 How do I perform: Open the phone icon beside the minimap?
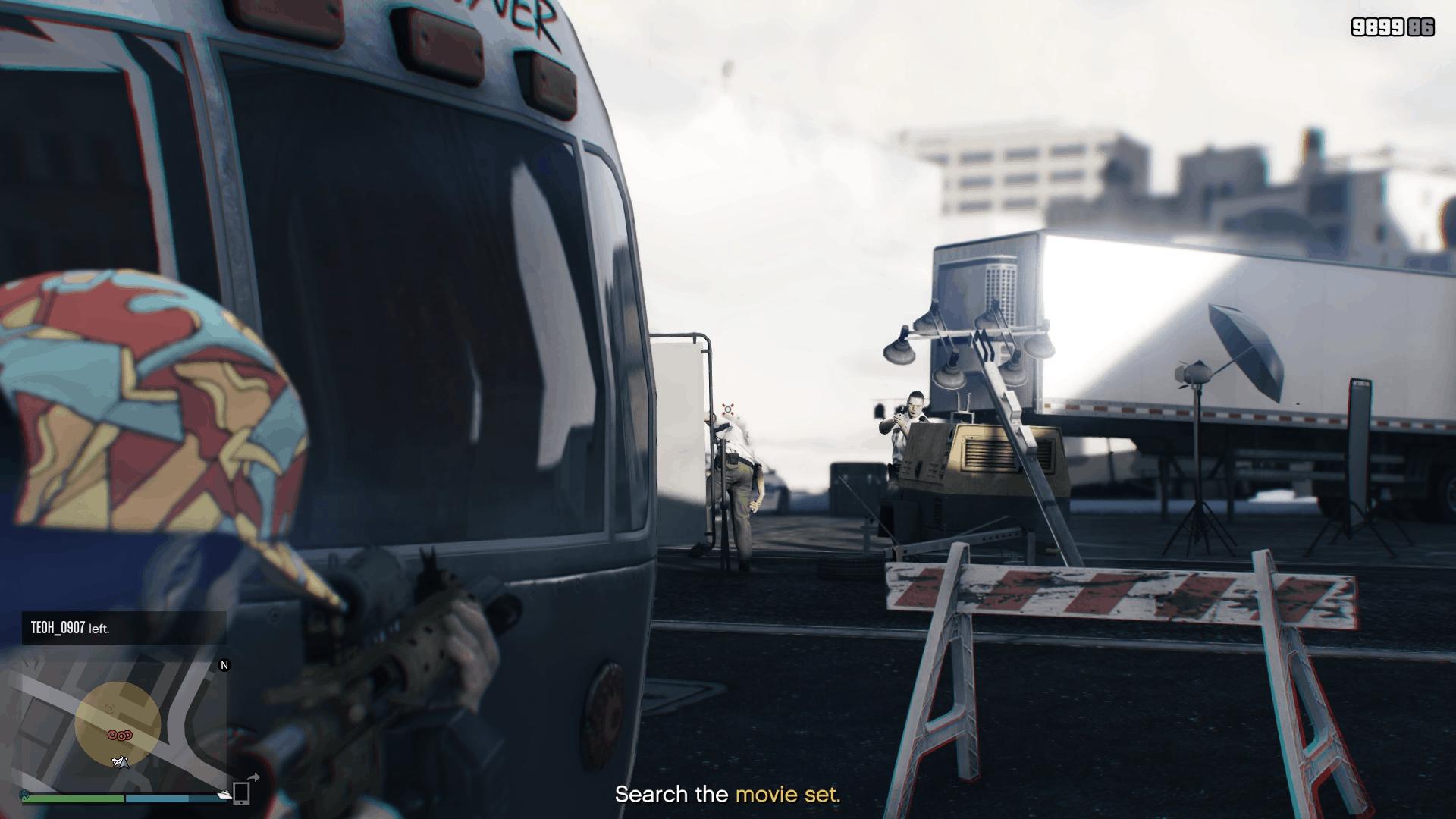(x=241, y=792)
